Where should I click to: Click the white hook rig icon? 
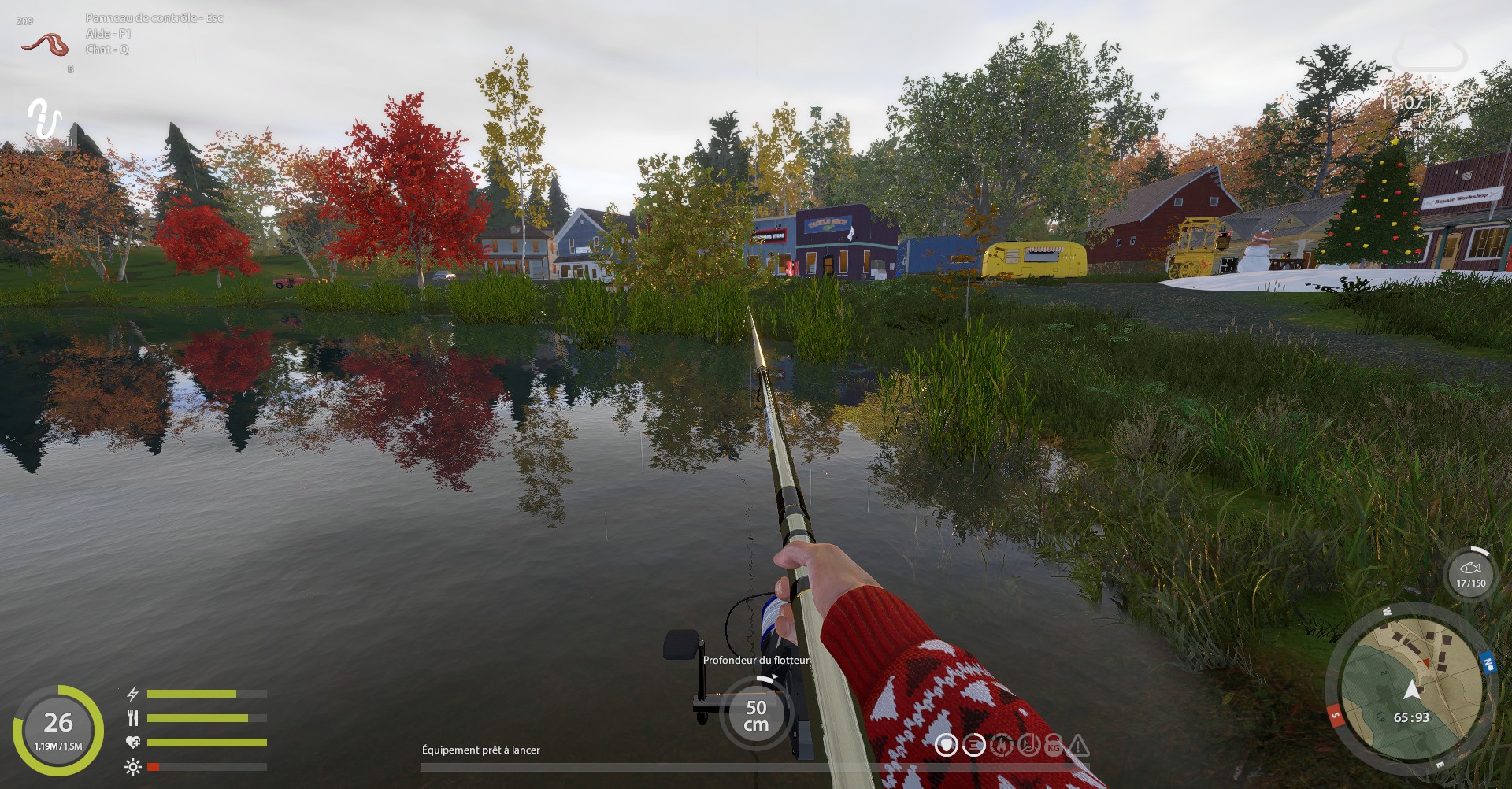44,119
